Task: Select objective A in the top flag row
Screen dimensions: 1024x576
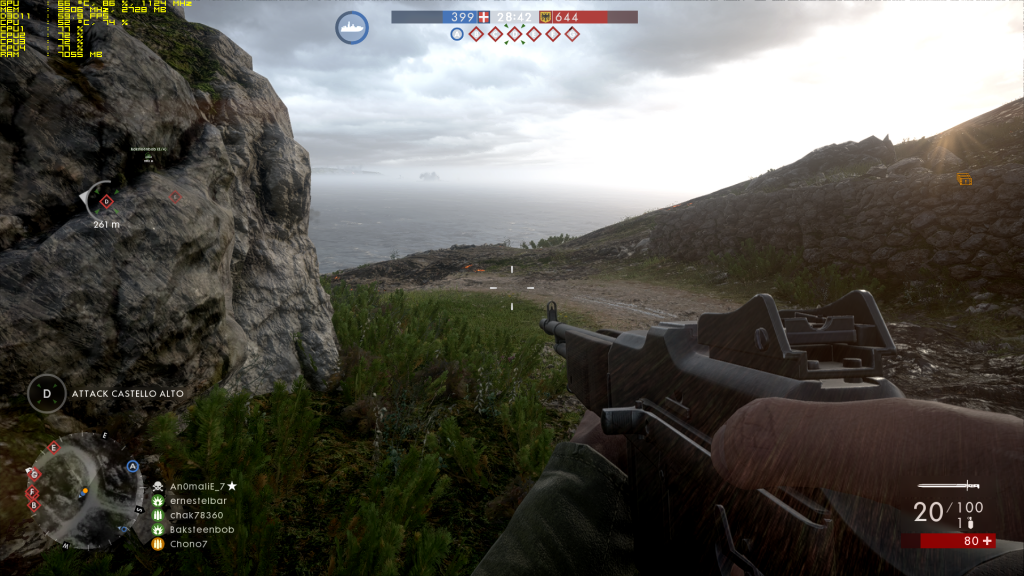Action: 457,34
